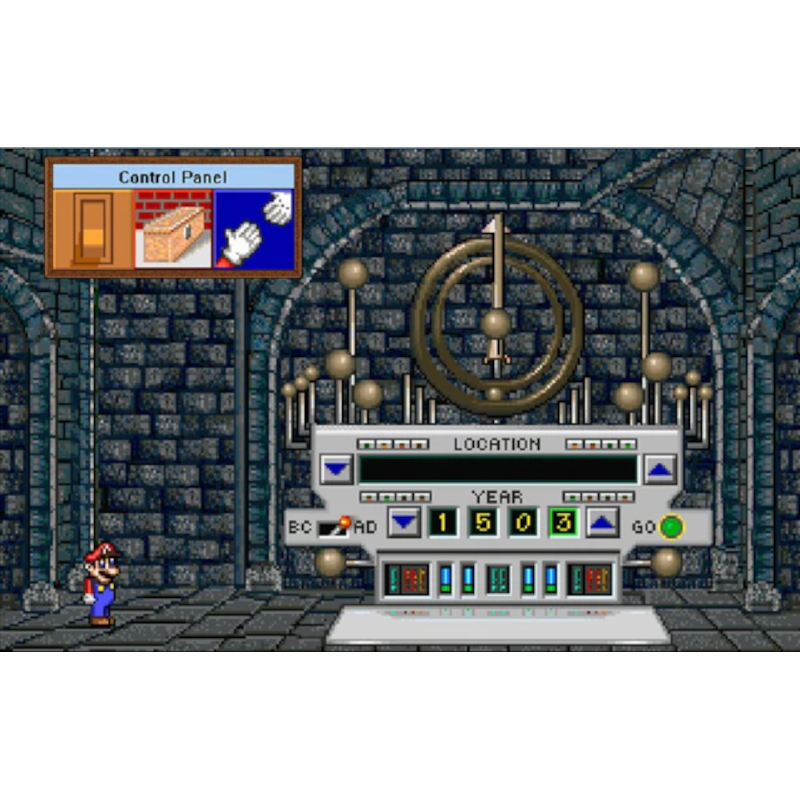Click the door icon in the Control Panel

click(93, 230)
